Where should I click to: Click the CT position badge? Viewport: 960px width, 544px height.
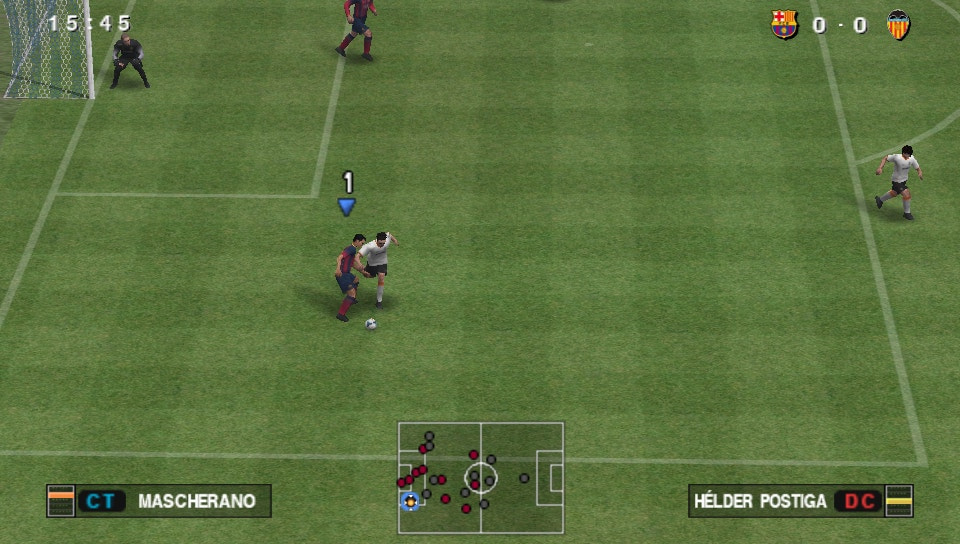[x=101, y=501]
